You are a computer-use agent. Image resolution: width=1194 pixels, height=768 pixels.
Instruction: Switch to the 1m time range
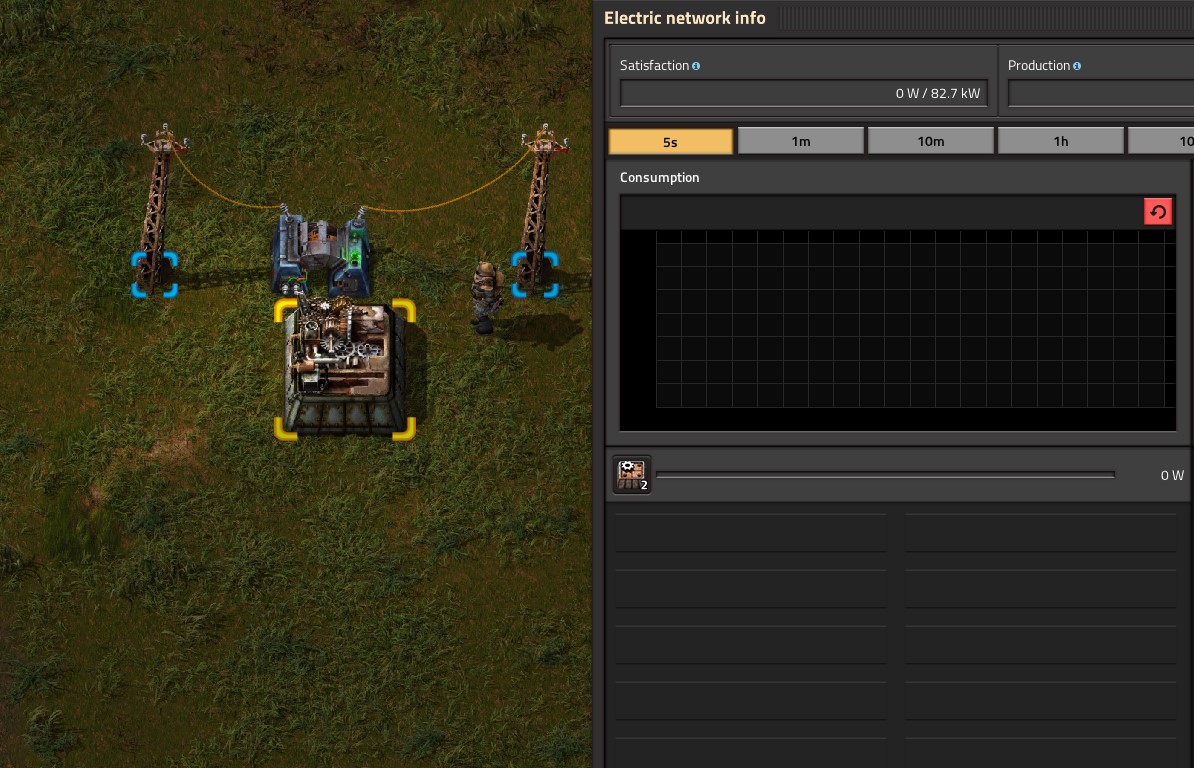pos(800,141)
